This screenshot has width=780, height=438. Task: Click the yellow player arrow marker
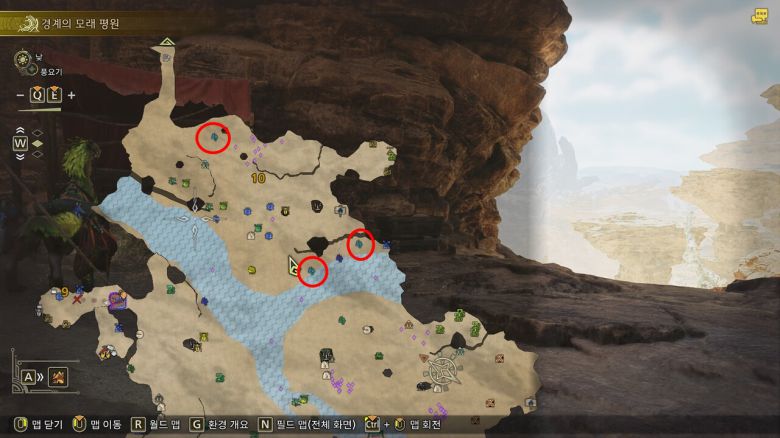tap(294, 265)
